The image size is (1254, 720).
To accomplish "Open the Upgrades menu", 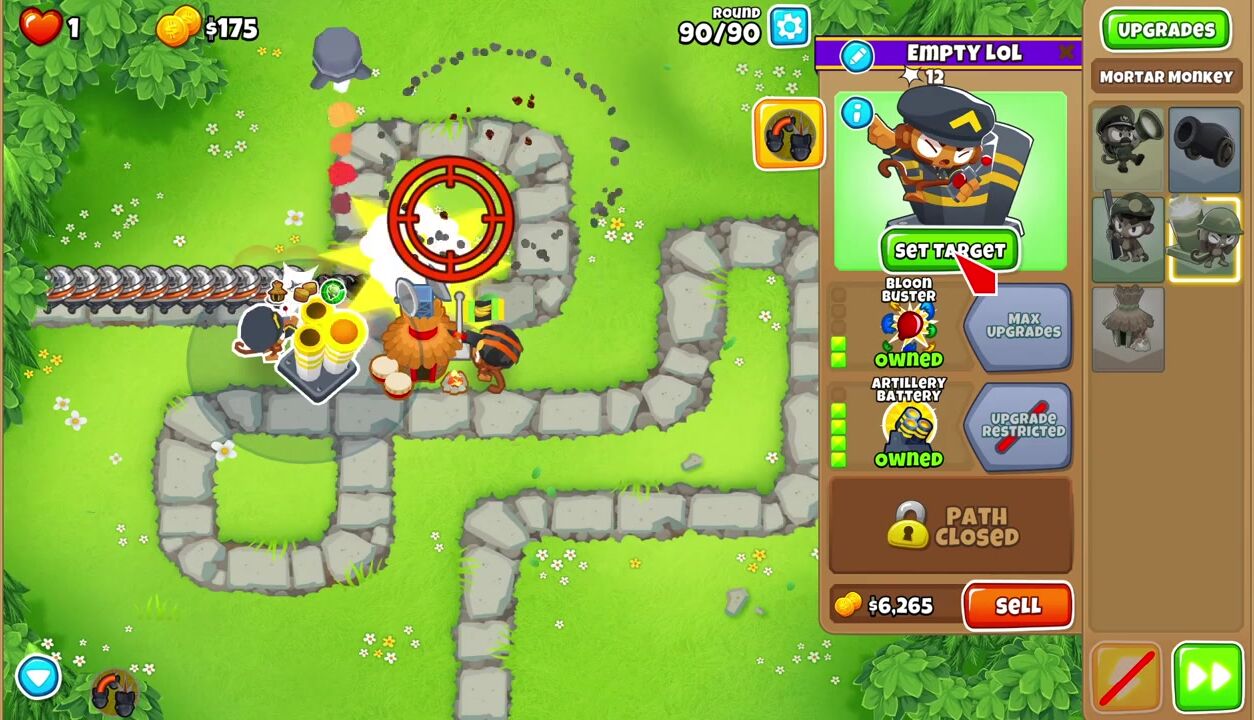I will click(1165, 30).
